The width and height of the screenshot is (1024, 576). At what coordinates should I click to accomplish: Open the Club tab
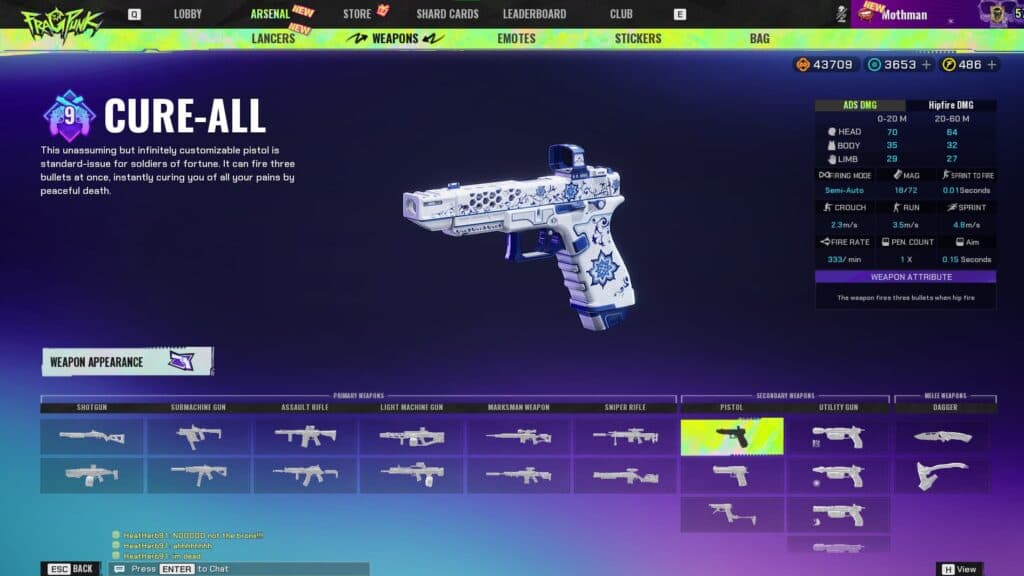(621, 14)
